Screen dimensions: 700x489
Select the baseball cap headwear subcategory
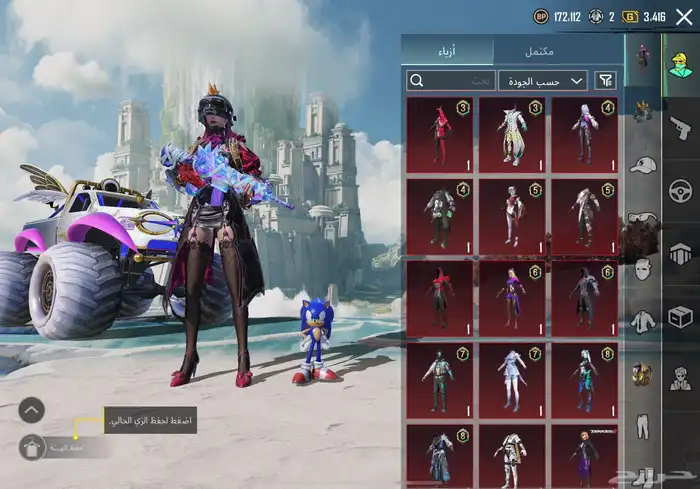click(x=643, y=164)
